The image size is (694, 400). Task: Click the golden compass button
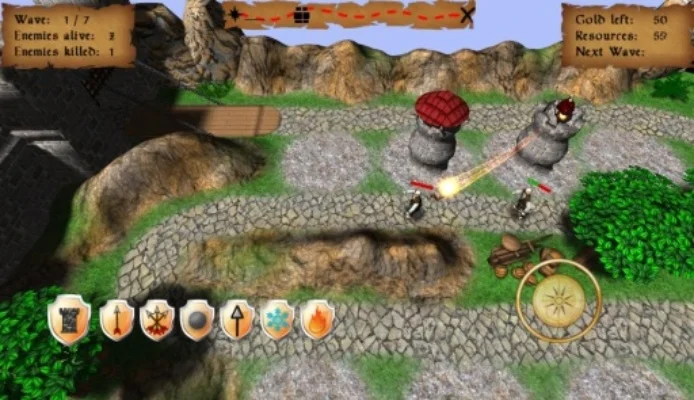point(559,302)
